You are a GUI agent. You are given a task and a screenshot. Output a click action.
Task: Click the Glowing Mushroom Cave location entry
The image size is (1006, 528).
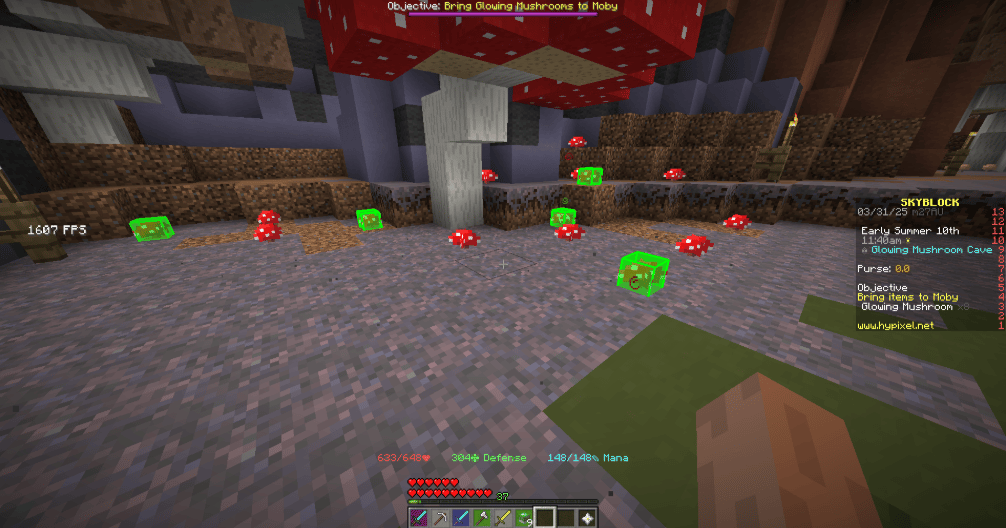(929, 250)
